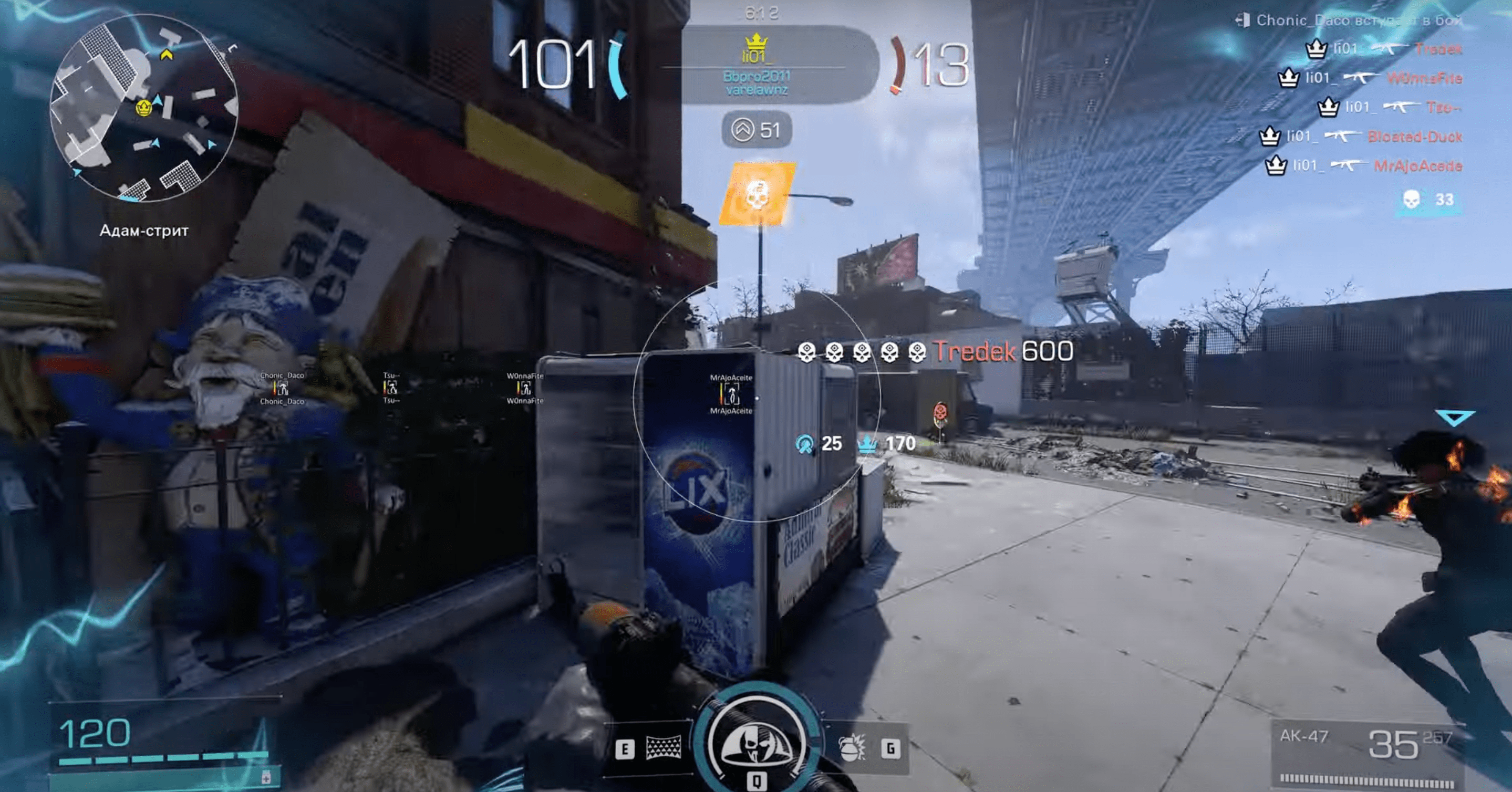
Task: Select the Chonic_Daco player marker
Action: pyautogui.click(x=282, y=388)
